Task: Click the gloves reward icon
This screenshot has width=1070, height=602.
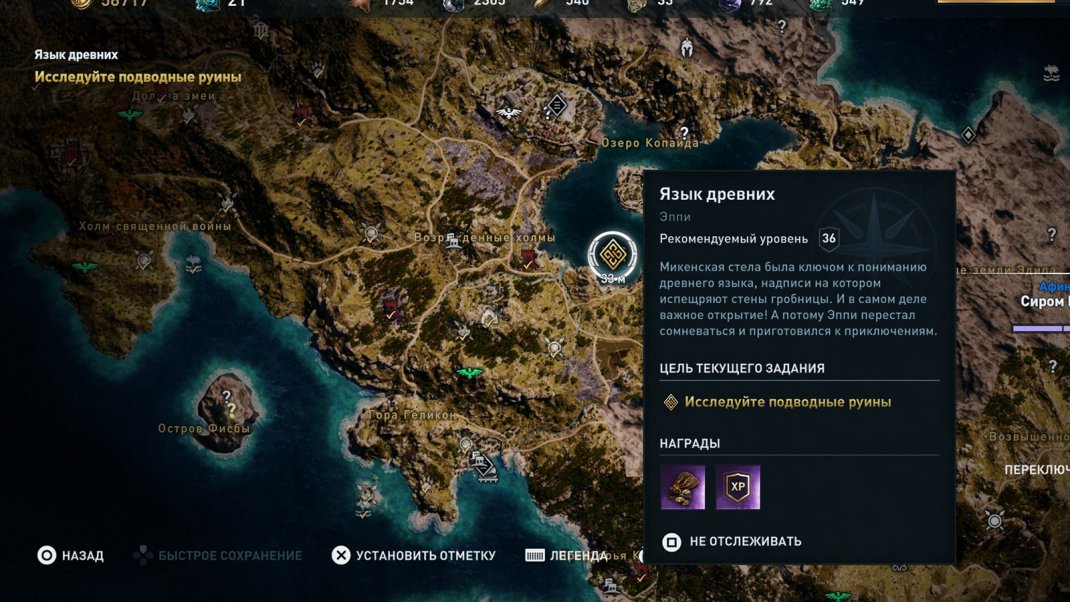Action: click(682, 487)
